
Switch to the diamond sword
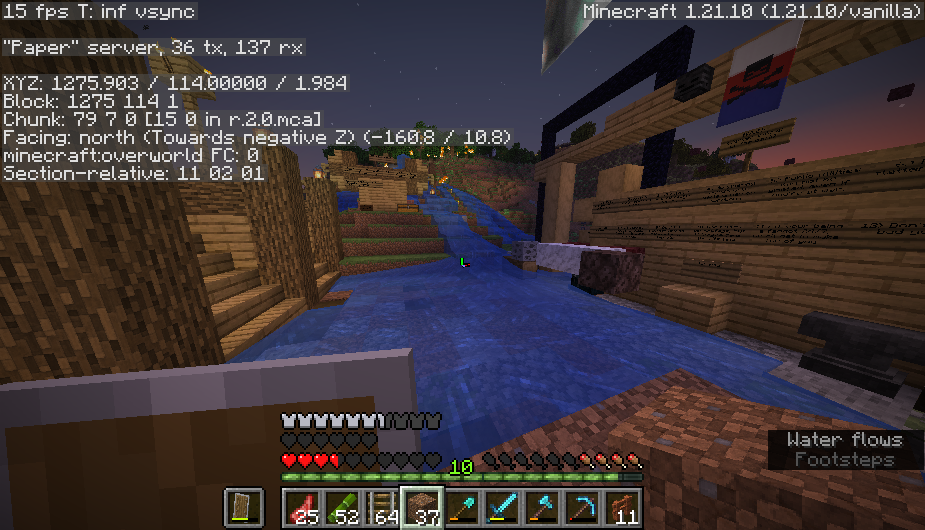pyautogui.click(x=501, y=508)
